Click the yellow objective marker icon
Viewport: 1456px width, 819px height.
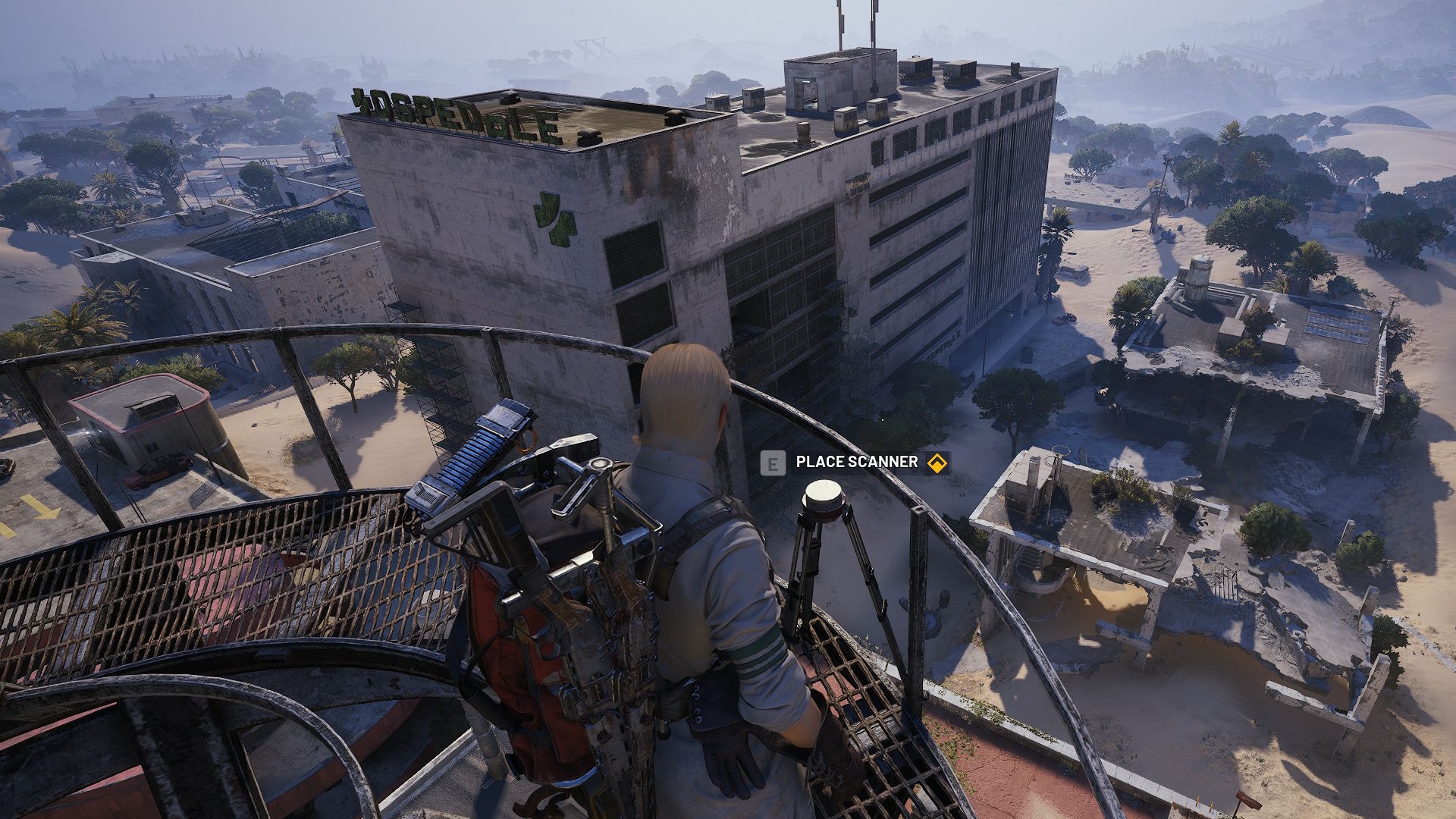point(937,463)
